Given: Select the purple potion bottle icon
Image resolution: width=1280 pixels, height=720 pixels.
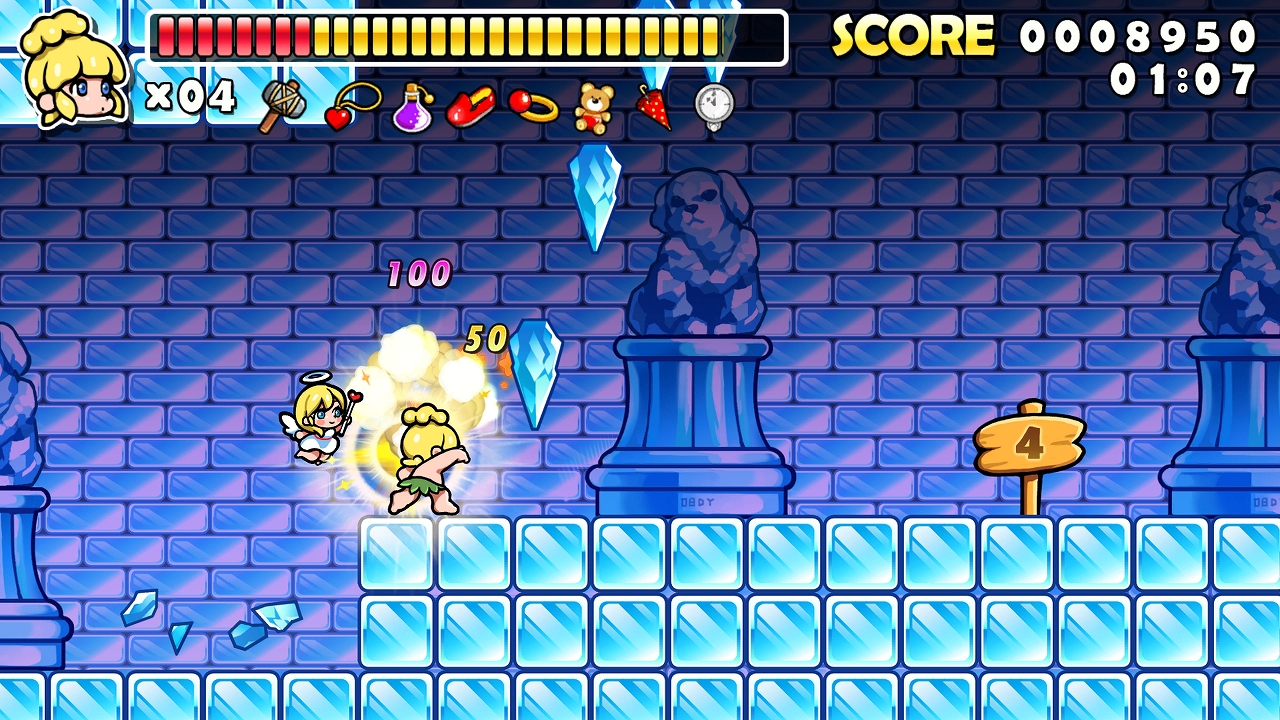Looking at the screenshot, I should (410, 110).
